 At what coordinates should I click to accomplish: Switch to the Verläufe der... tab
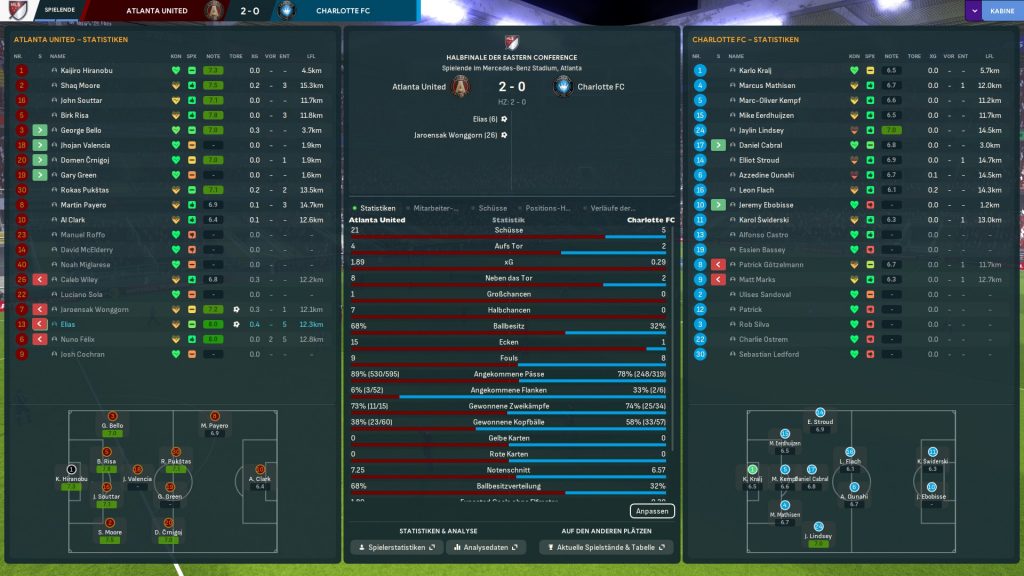pyautogui.click(x=614, y=208)
